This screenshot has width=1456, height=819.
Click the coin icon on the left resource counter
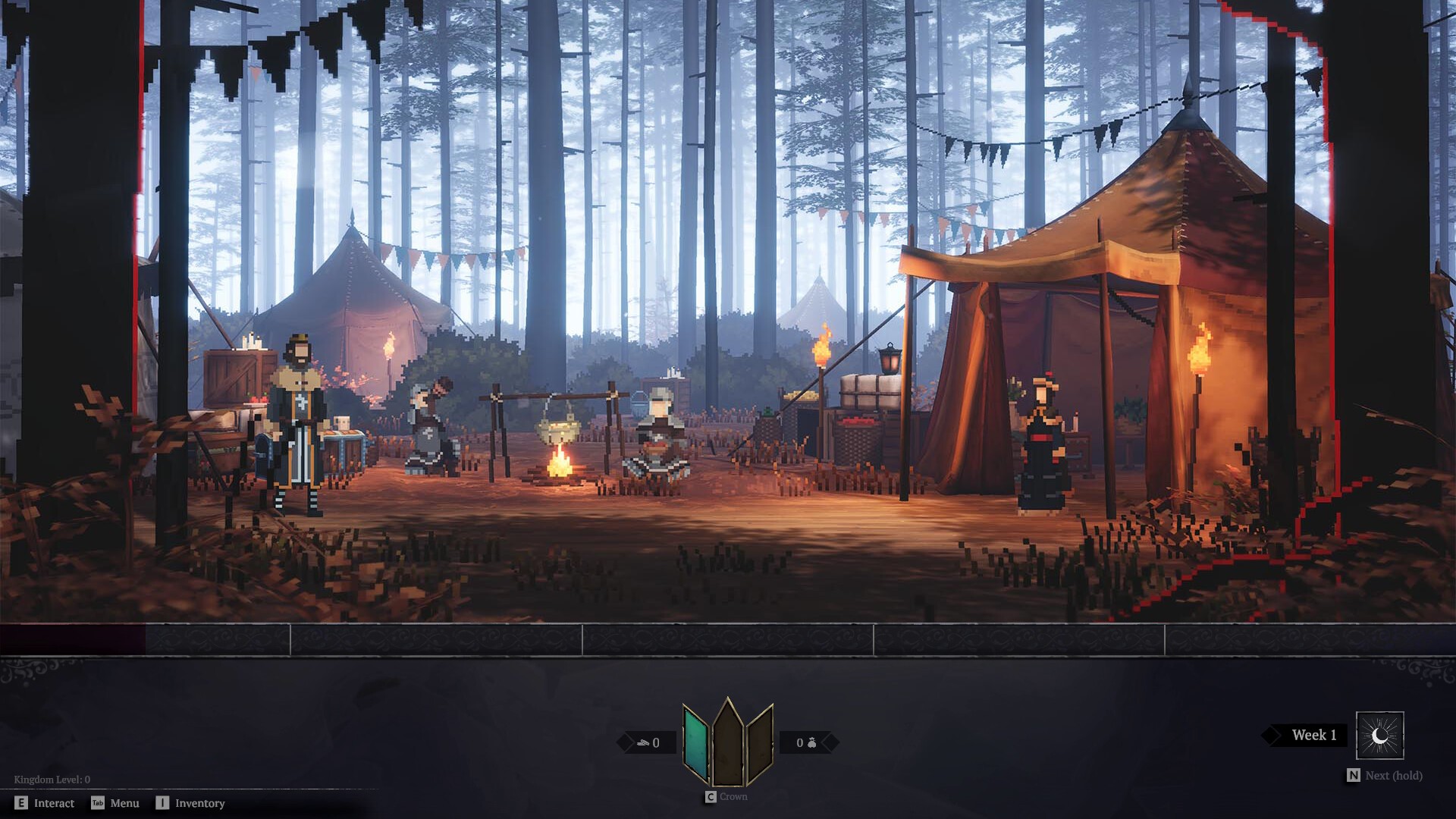tap(643, 742)
